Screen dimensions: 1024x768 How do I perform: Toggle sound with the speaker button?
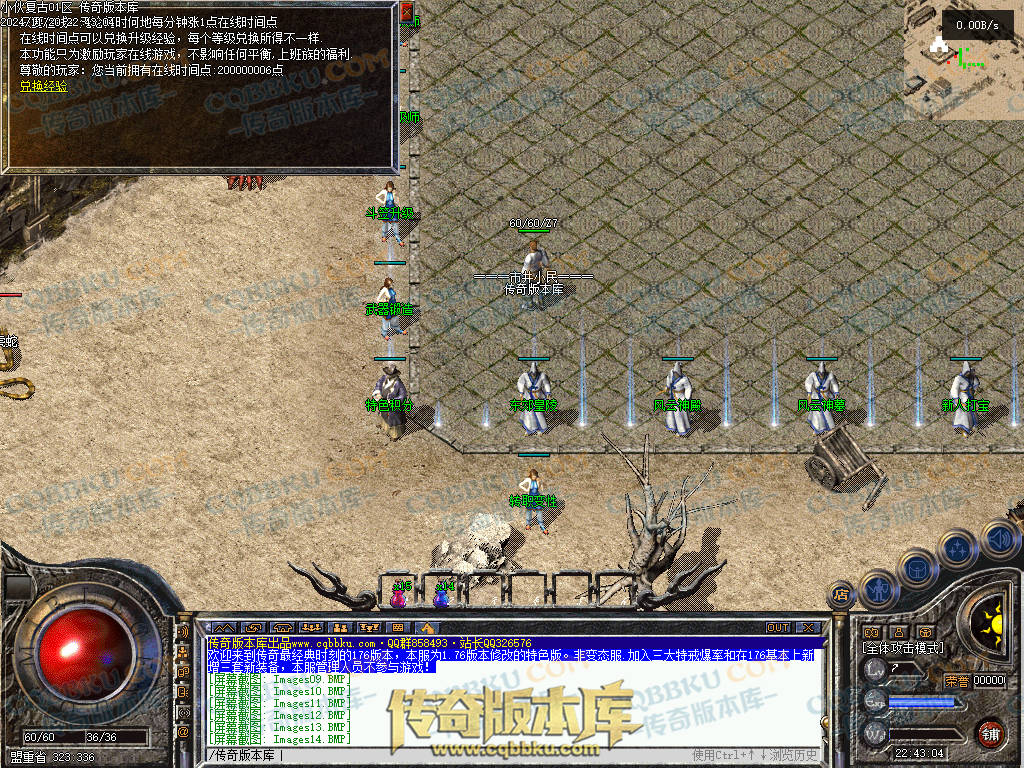999,540
